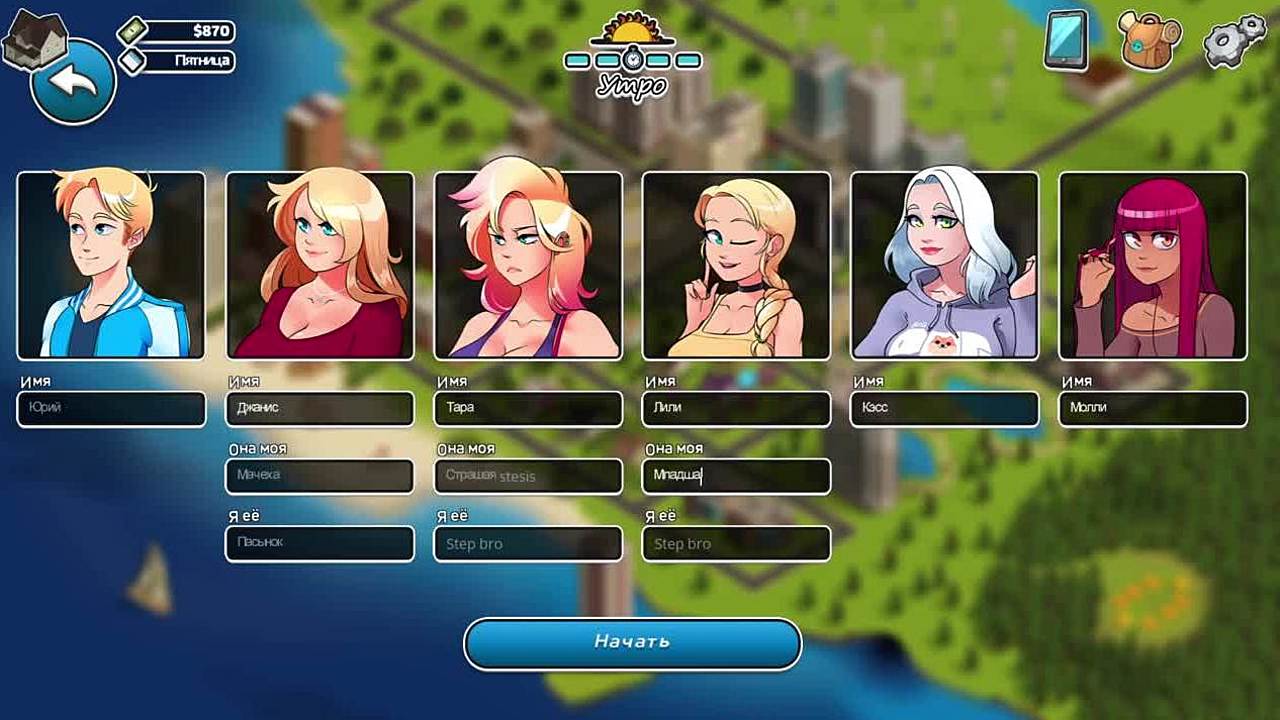
Task: Edit the name field containing Молли
Action: (1152, 409)
